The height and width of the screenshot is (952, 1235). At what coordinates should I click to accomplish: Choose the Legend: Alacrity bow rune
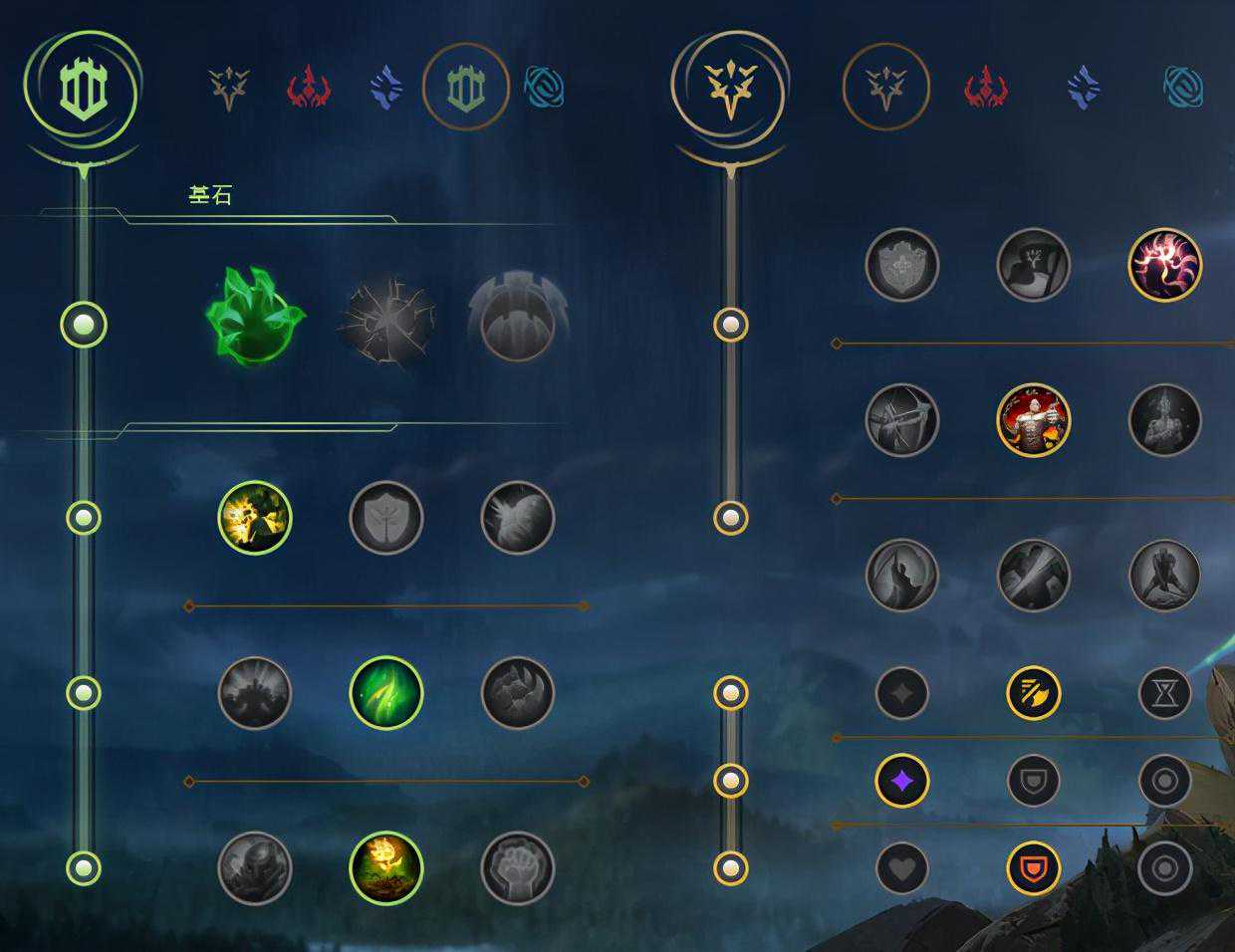click(x=902, y=420)
